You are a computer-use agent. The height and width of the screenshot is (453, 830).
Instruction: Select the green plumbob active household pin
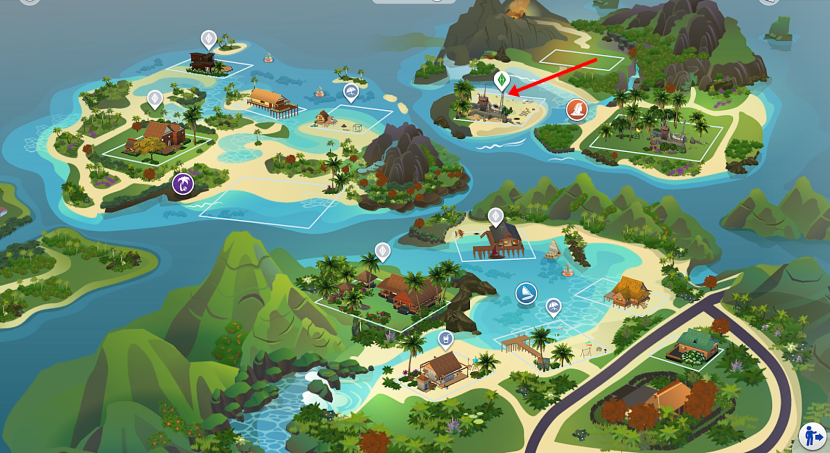502,80
